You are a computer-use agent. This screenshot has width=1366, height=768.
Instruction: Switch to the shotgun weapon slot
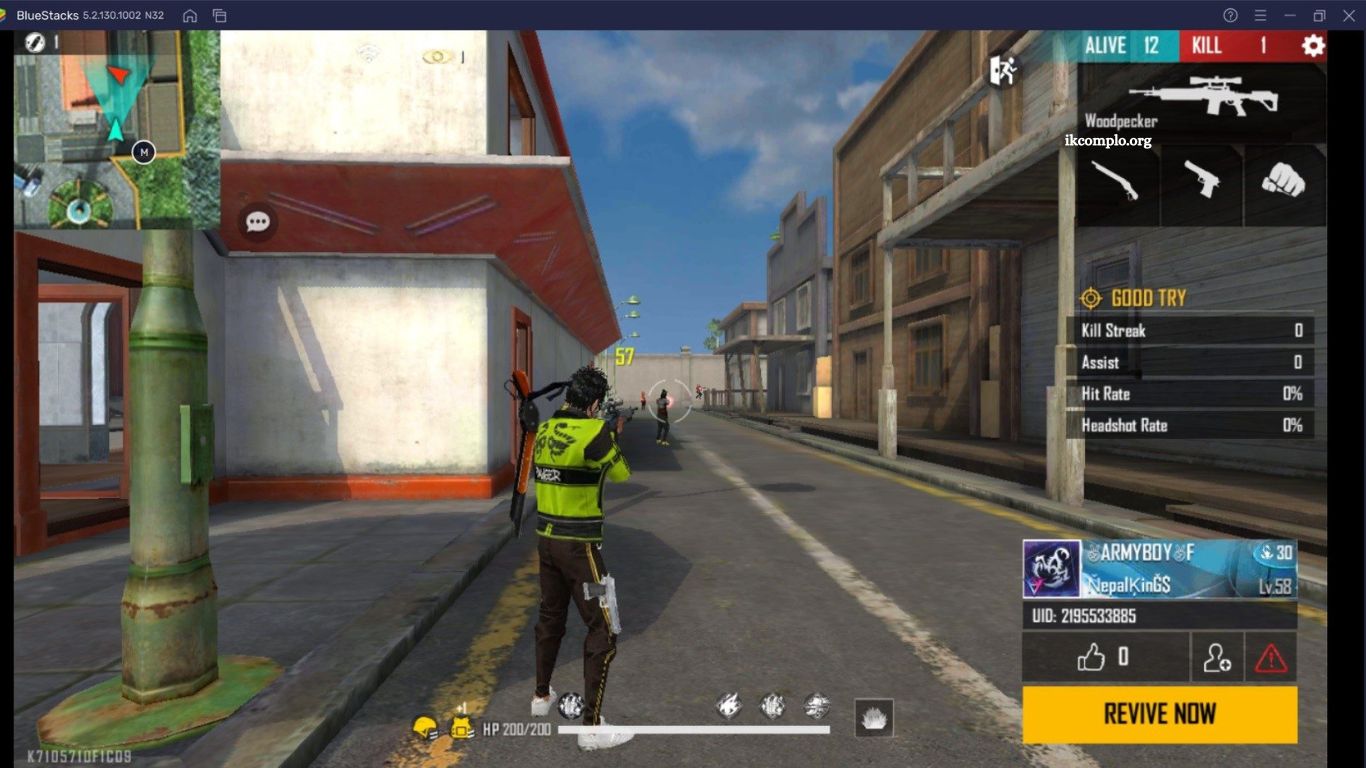pyautogui.click(x=1116, y=181)
